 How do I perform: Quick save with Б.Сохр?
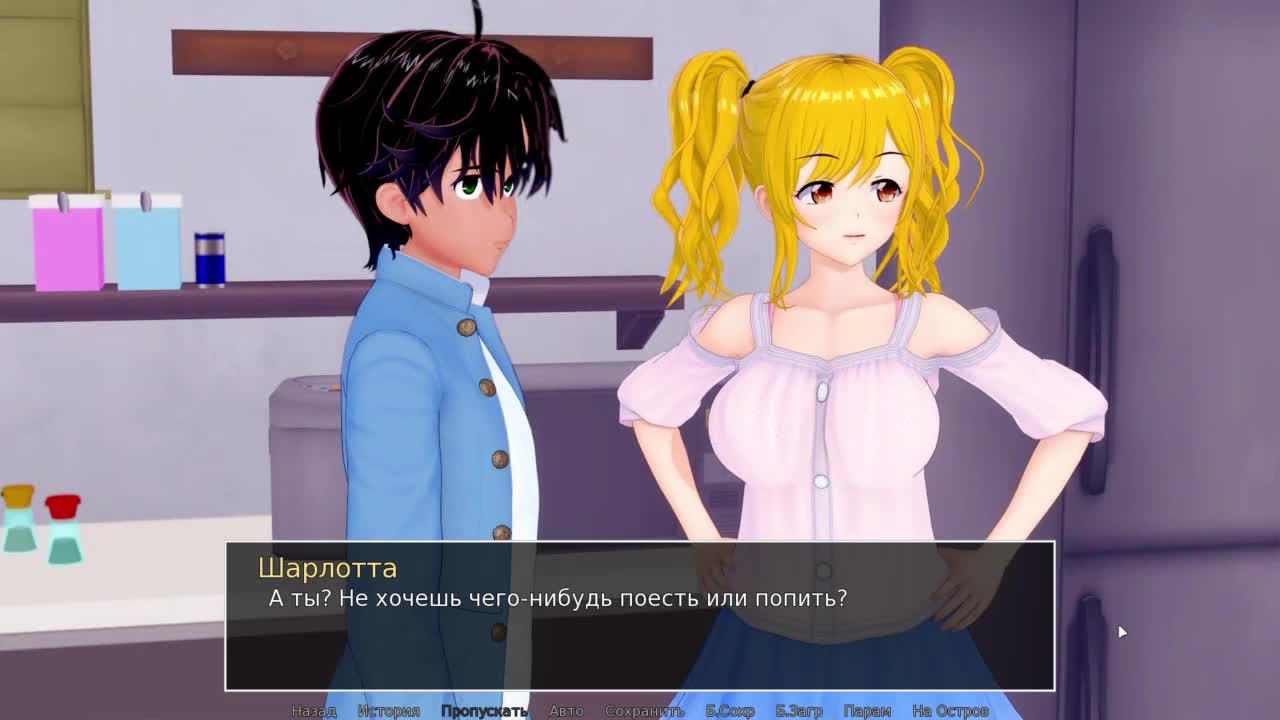point(730,711)
